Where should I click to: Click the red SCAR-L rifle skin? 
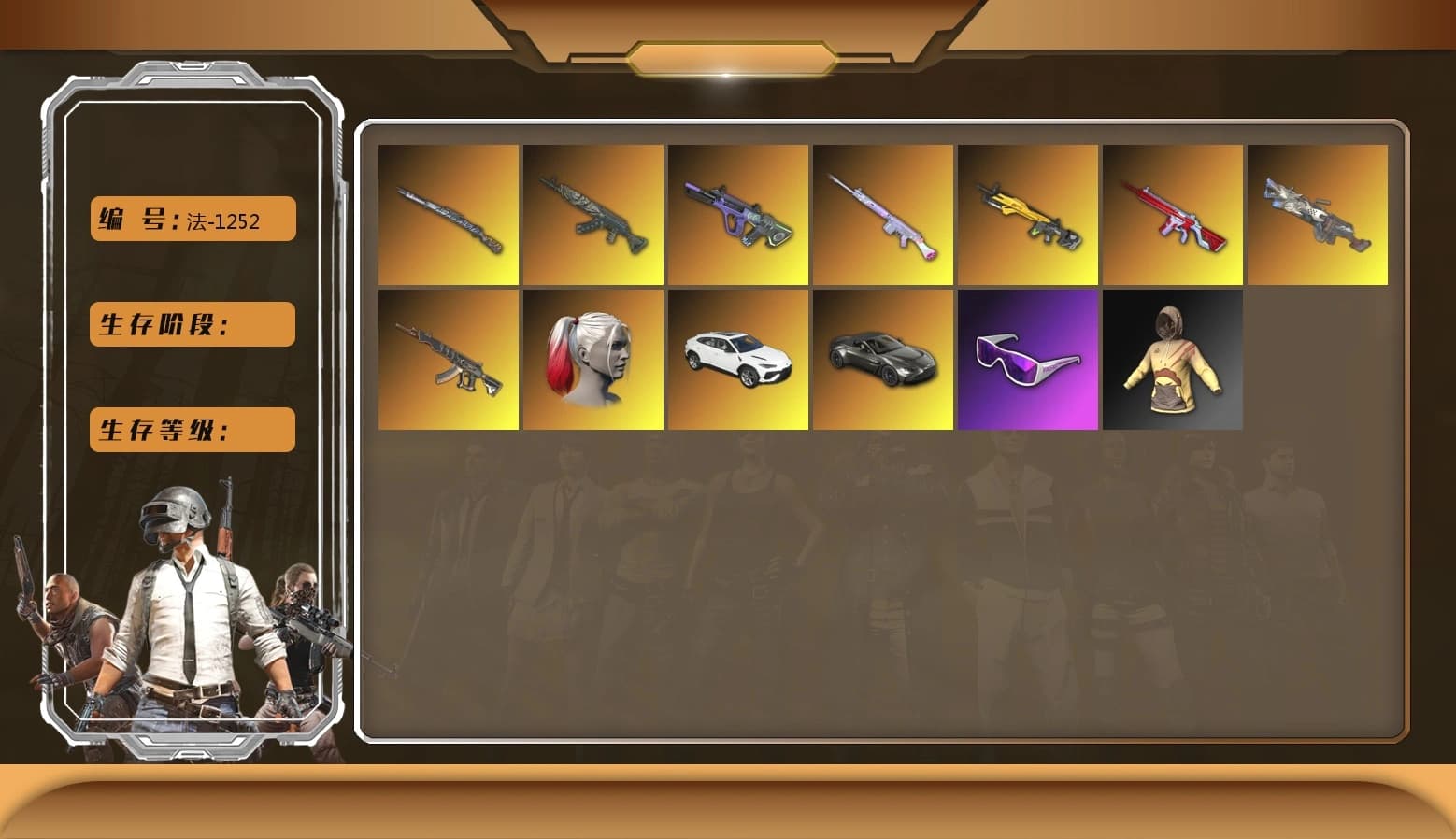(1172, 215)
